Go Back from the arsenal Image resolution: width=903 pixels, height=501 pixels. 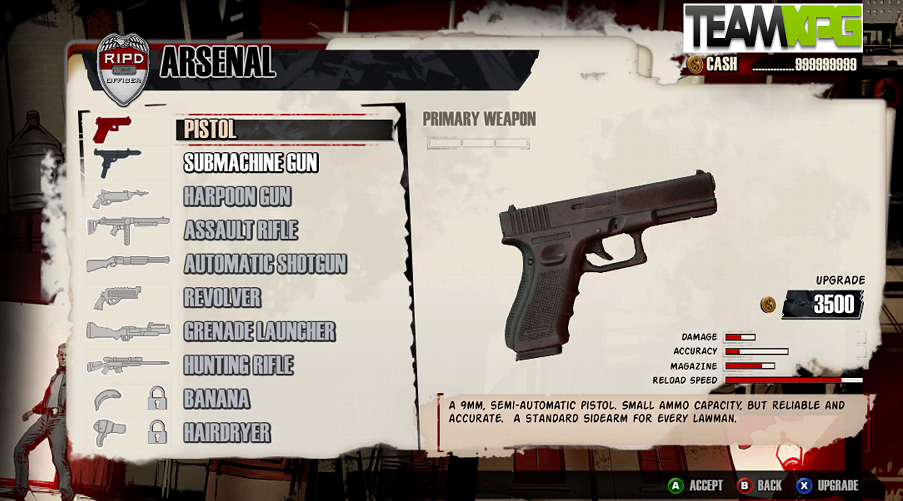pyautogui.click(x=760, y=485)
